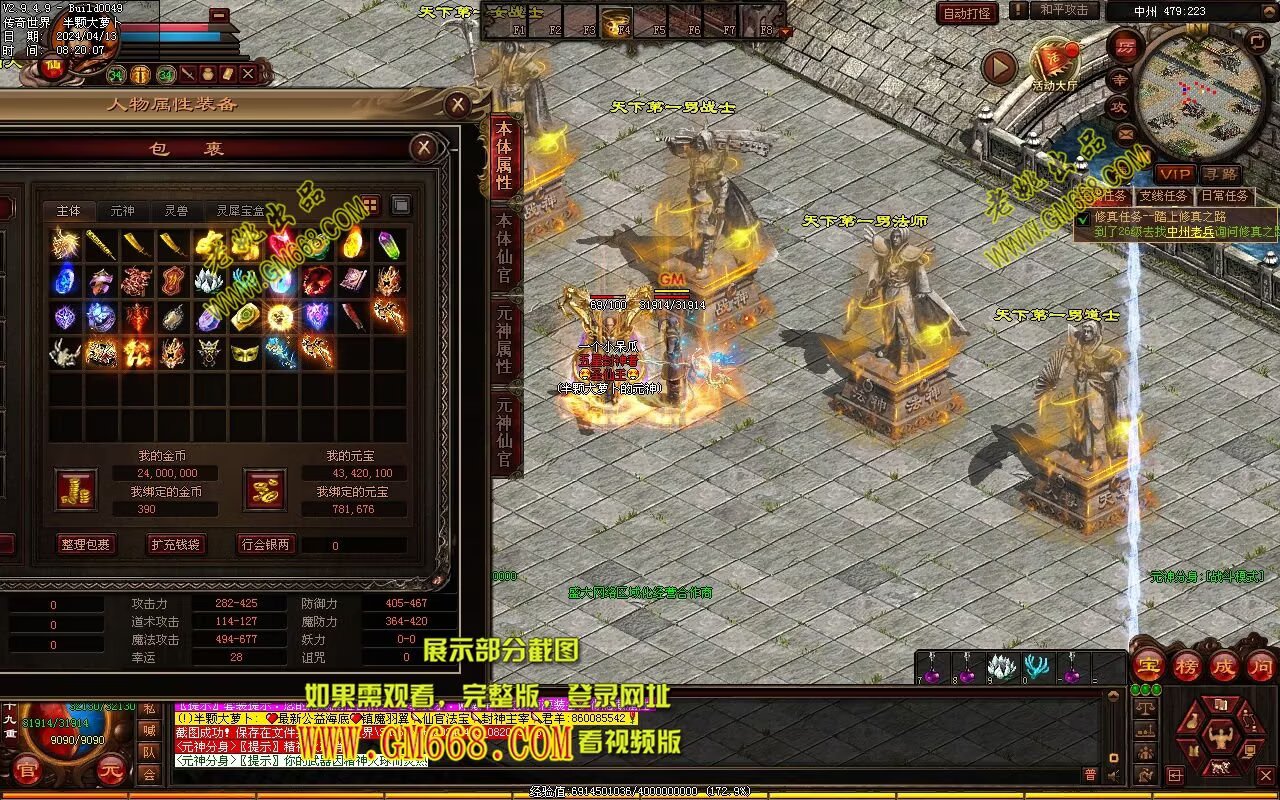Image resolution: width=1280 pixels, height=800 pixels.
Task: Switch to the 本体仙官 side tab
Action: point(504,248)
